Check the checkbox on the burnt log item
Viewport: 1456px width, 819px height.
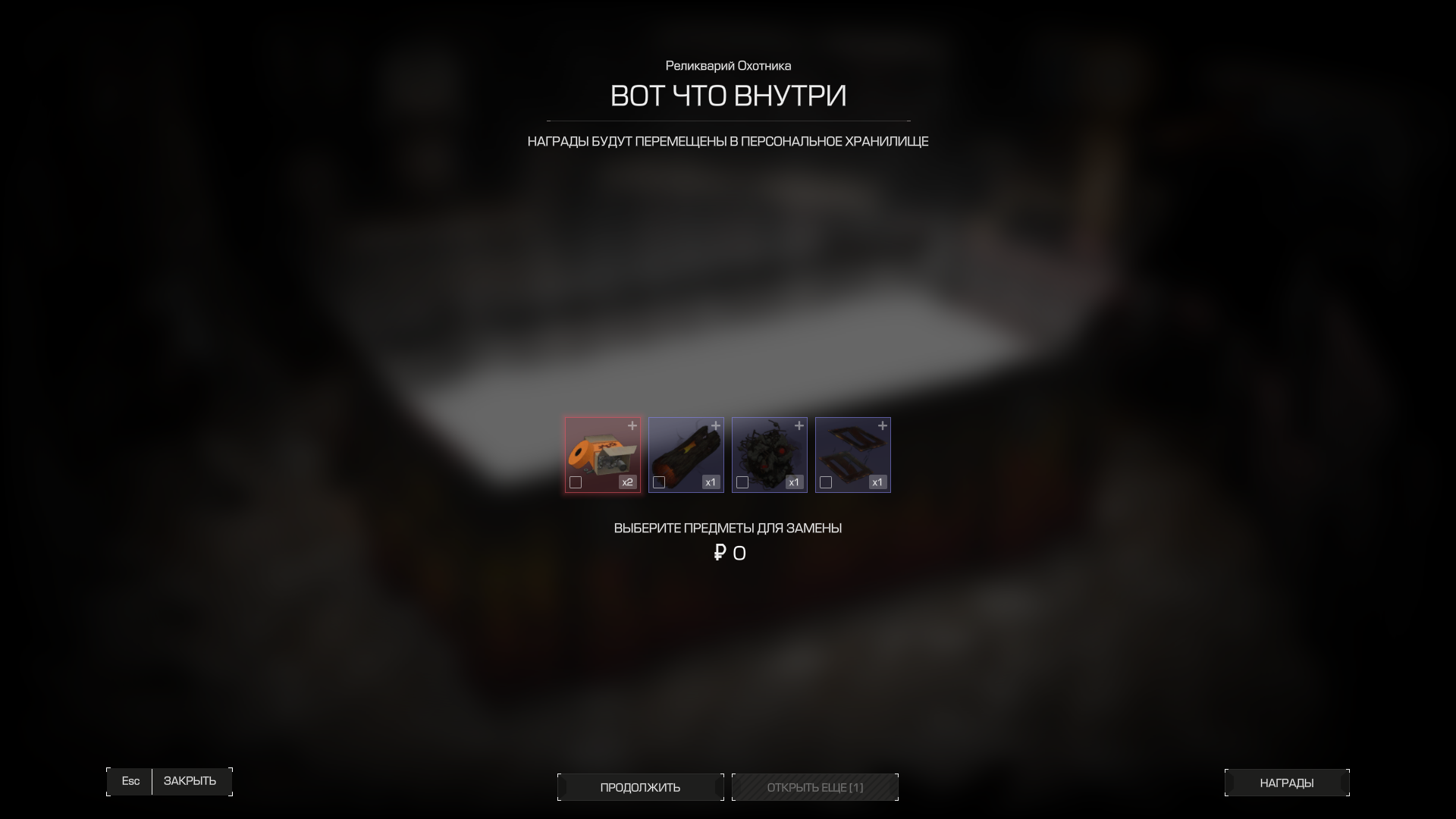(659, 482)
